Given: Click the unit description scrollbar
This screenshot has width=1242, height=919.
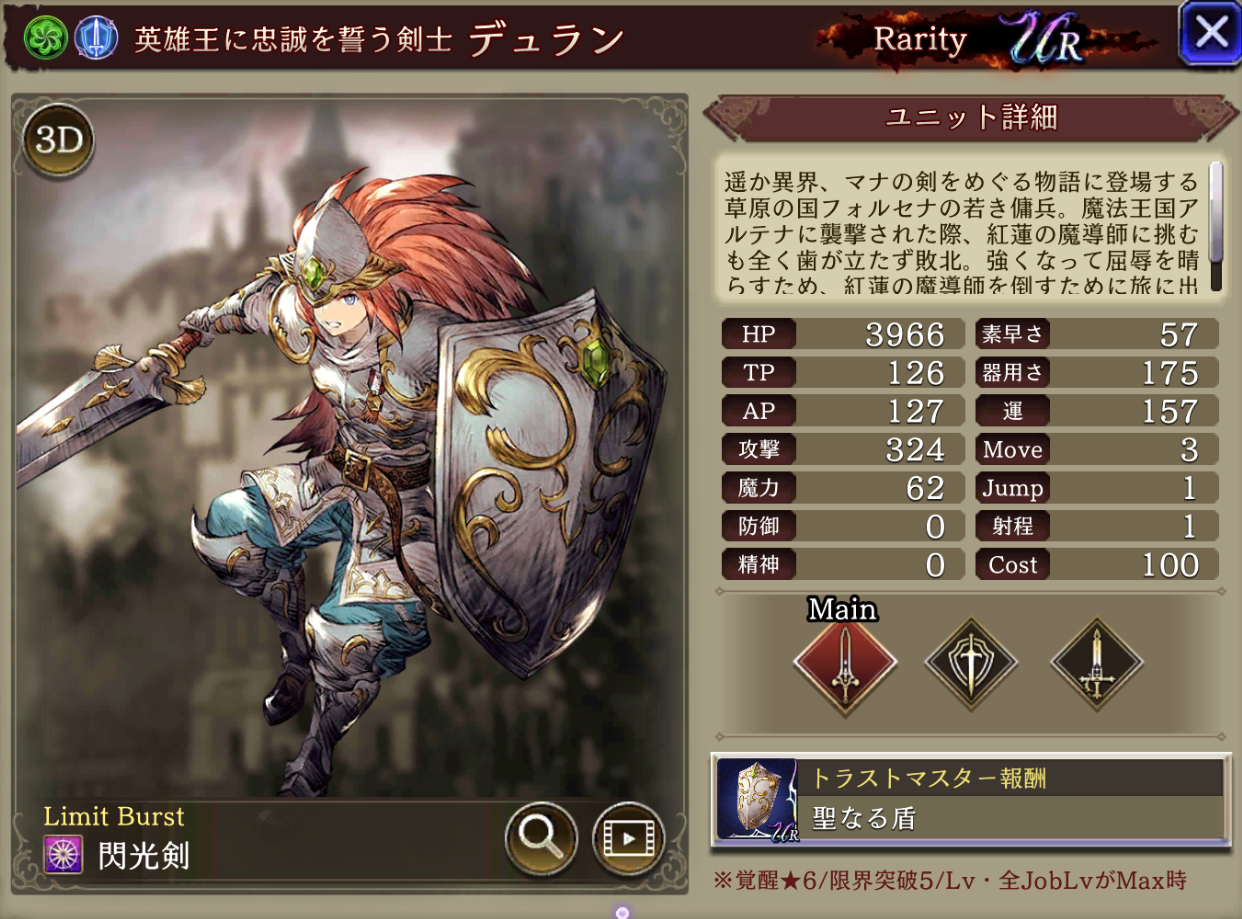Looking at the screenshot, I should click(x=1216, y=225).
